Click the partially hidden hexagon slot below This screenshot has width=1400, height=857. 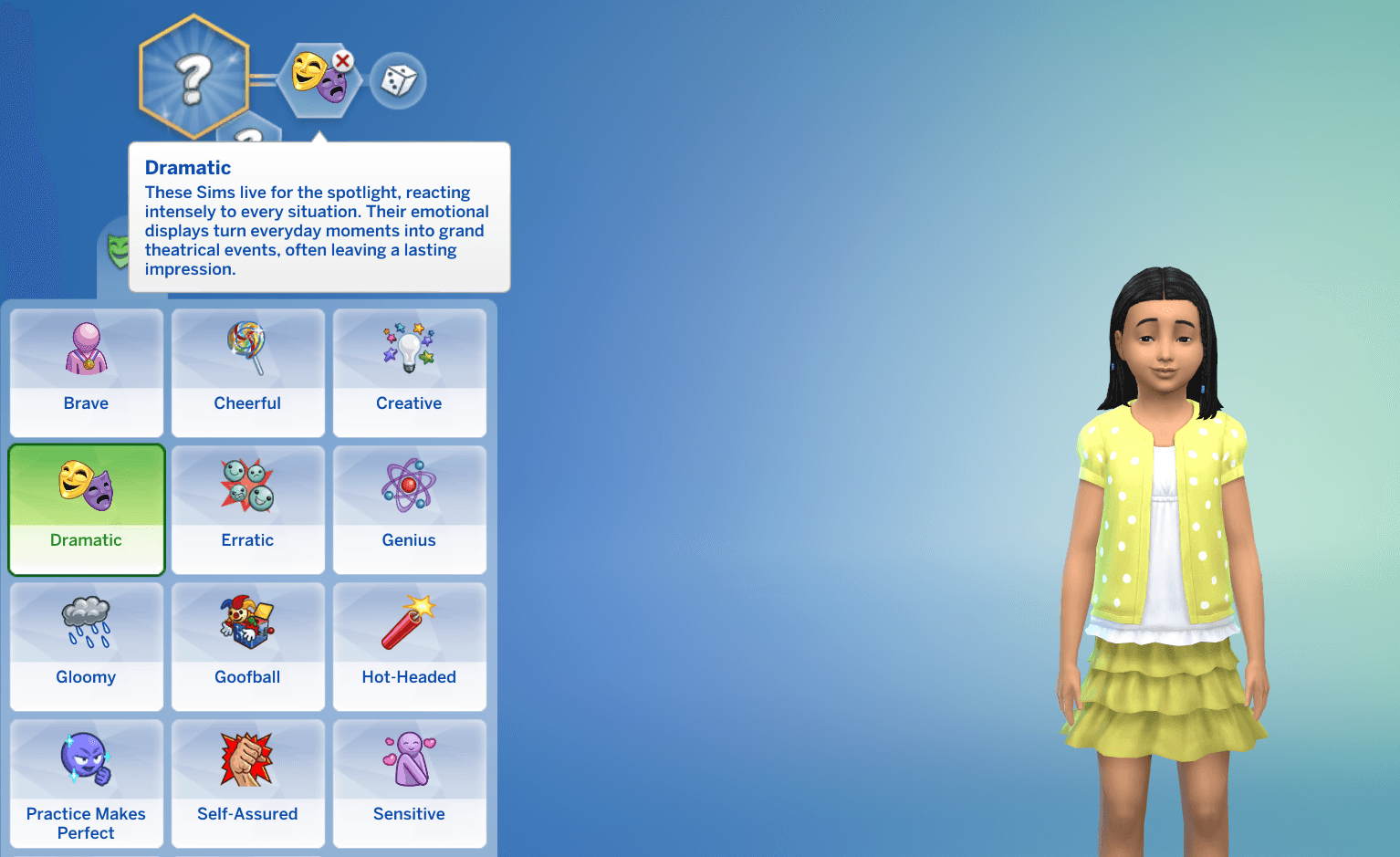click(246, 137)
